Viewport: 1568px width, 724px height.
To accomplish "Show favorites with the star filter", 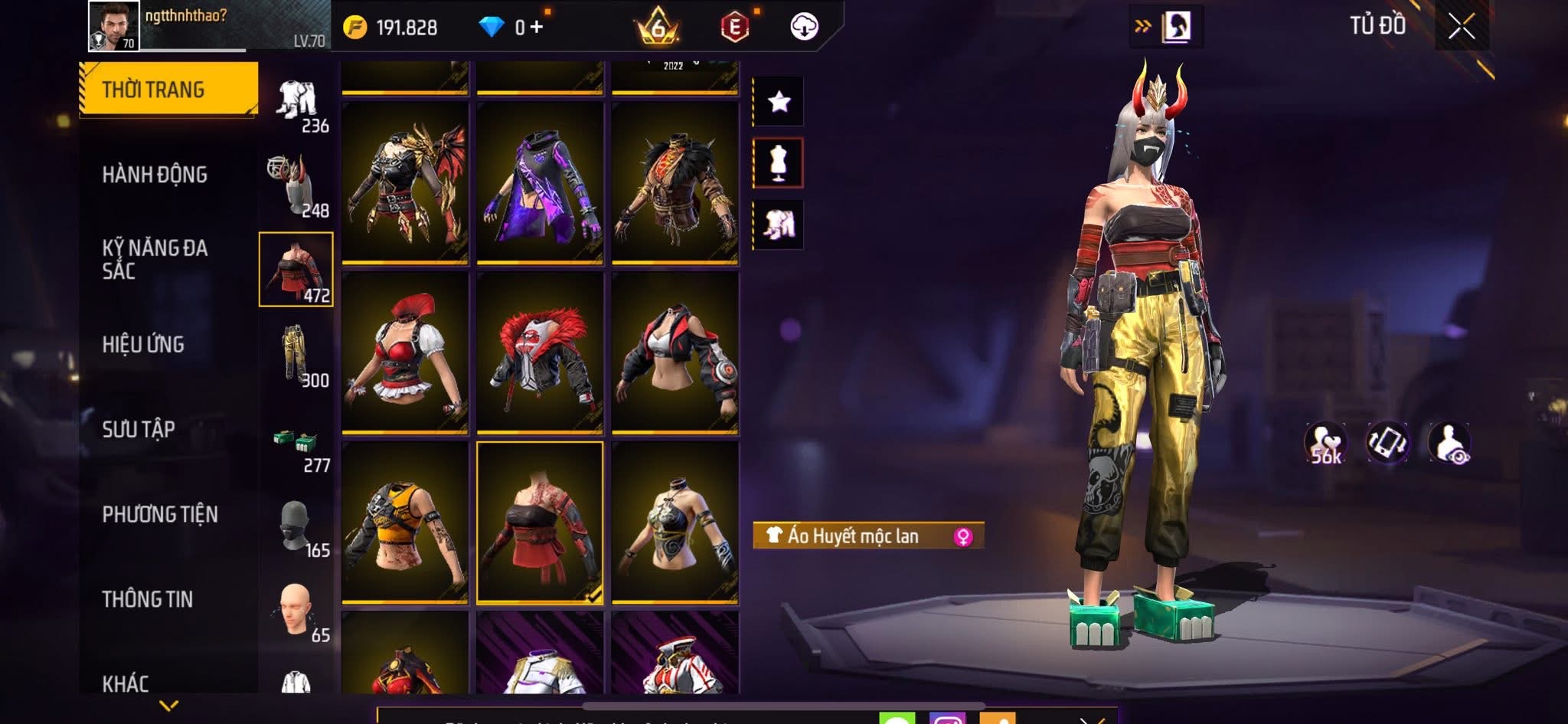I will pyautogui.click(x=779, y=101).
